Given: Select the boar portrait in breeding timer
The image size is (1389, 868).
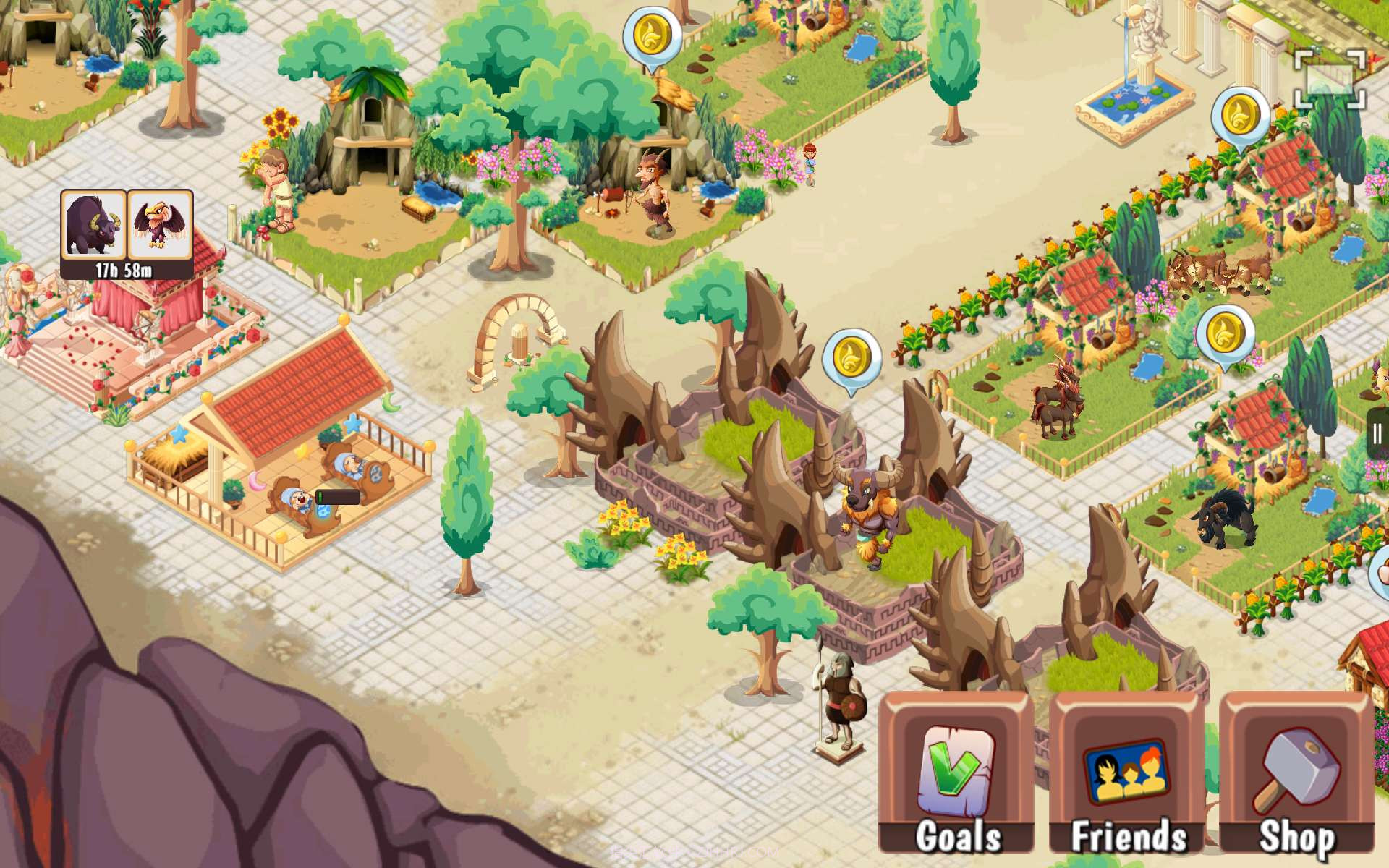Looking at the screenshot, I should 93,224.
